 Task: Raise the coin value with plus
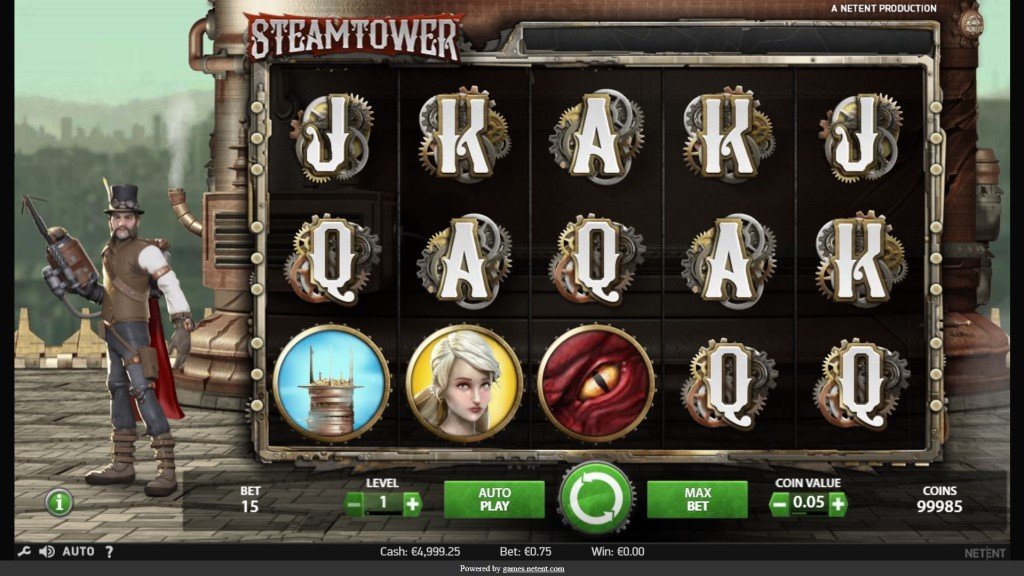point(837,504)
